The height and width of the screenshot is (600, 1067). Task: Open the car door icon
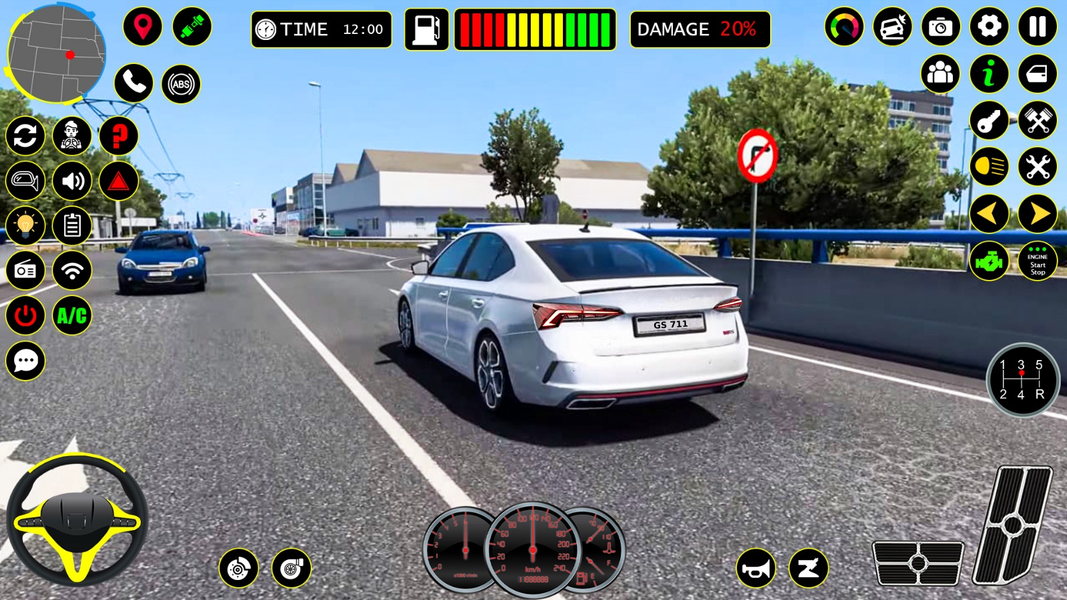click(x=1037, y=74)
